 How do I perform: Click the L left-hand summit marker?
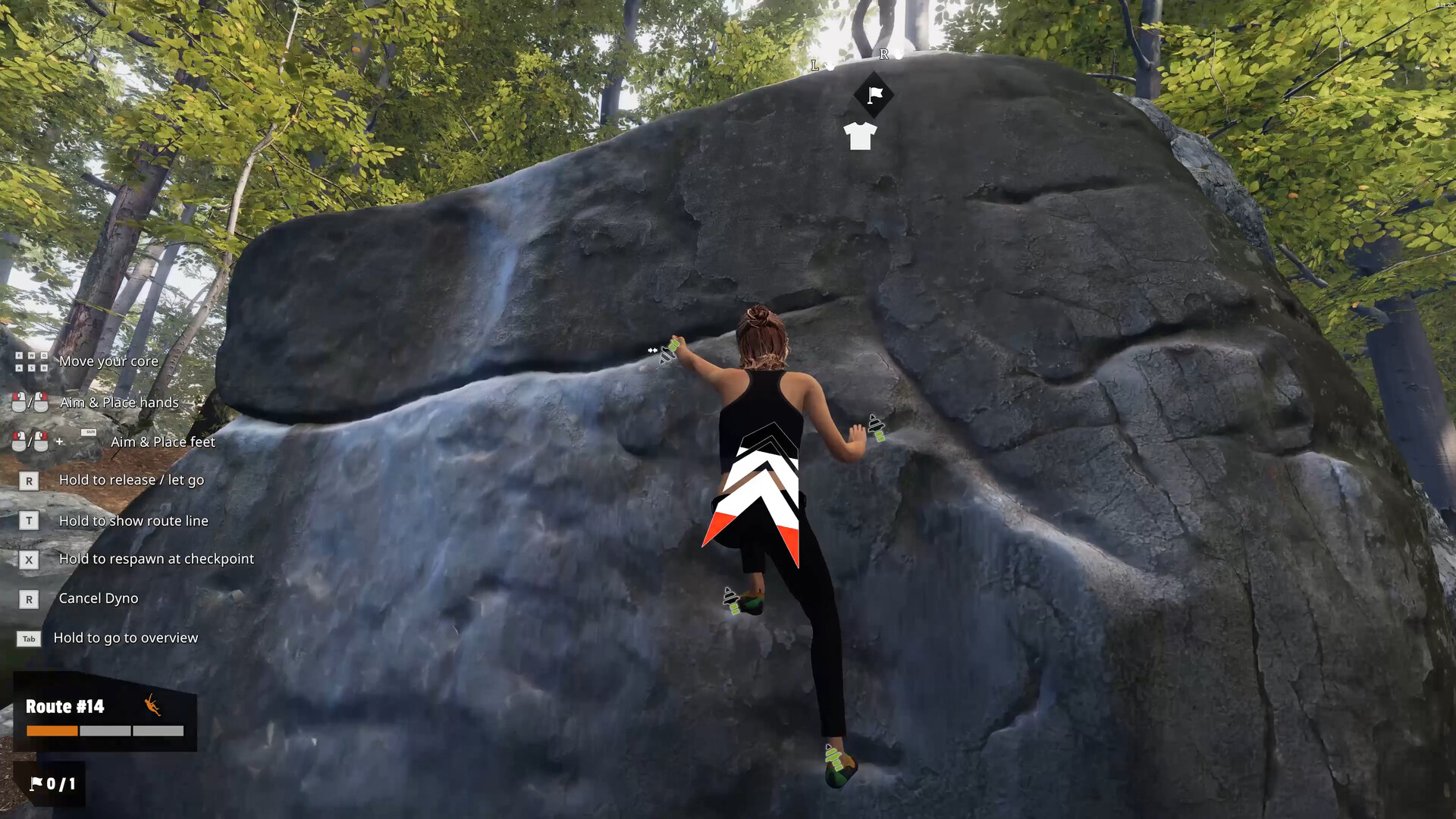tap(817, 67)
